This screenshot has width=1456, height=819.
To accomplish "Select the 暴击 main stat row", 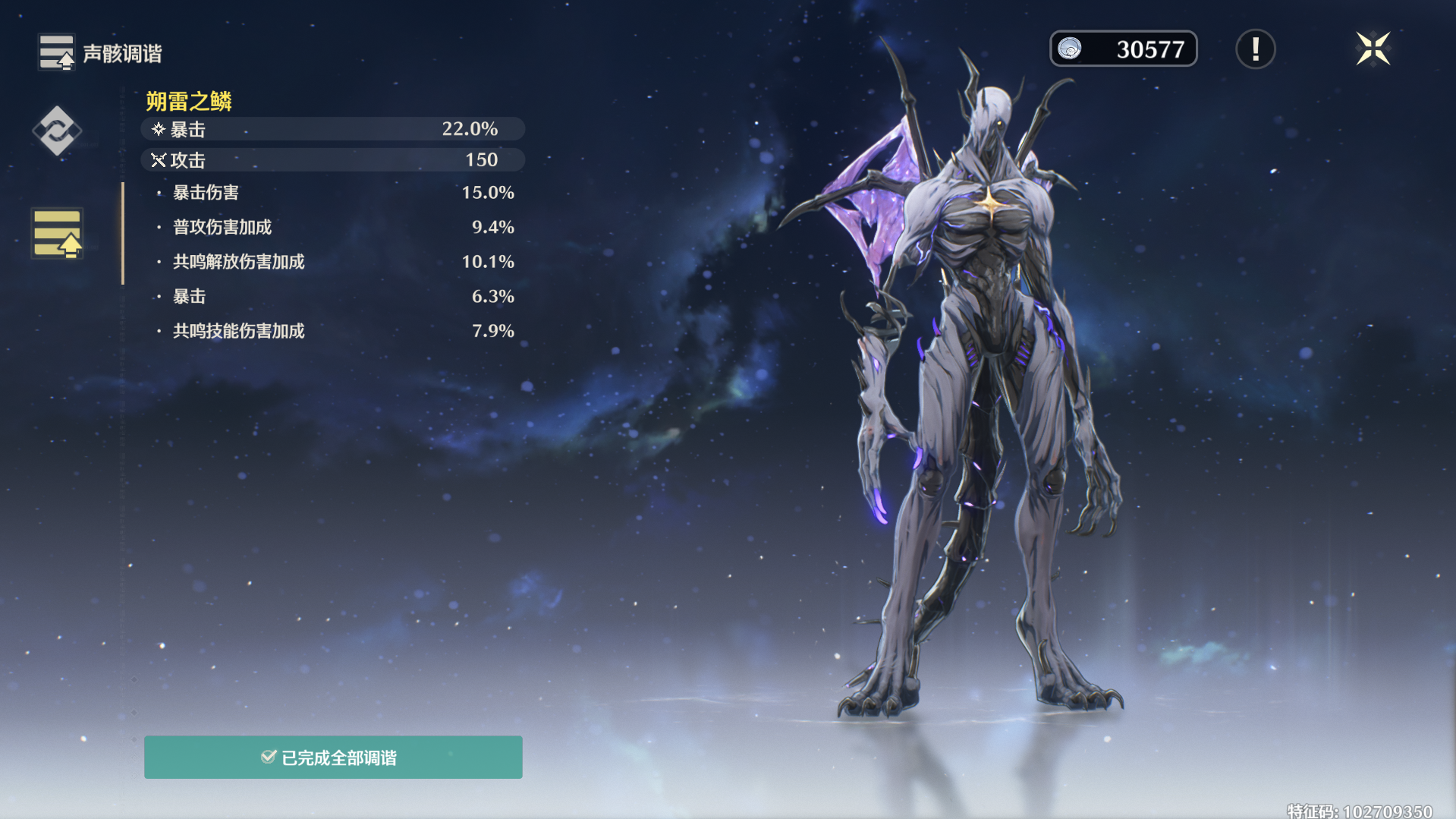I will click(332, 129).
